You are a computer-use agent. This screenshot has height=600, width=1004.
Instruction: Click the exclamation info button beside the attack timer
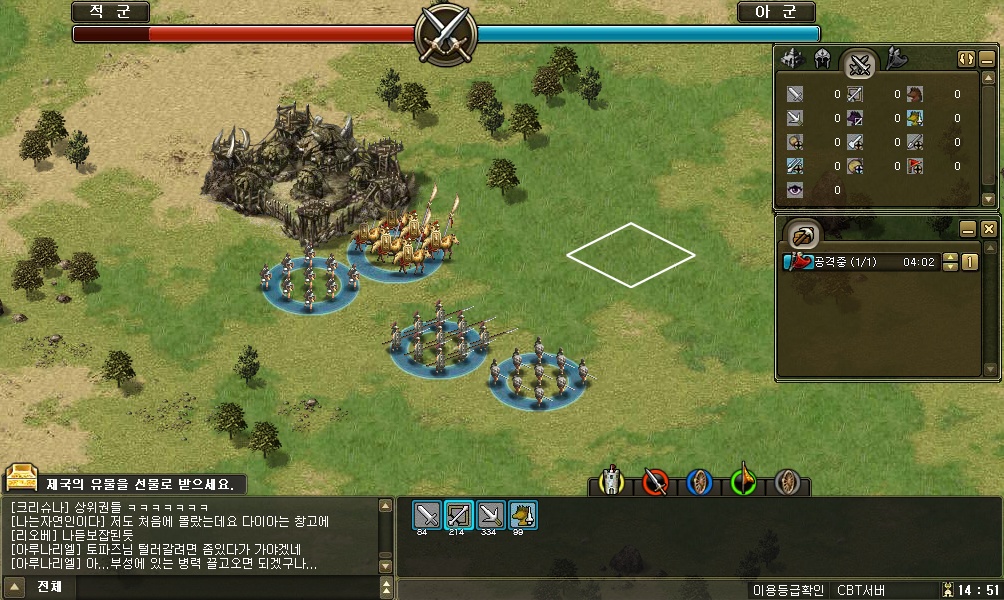click(969, 263)
